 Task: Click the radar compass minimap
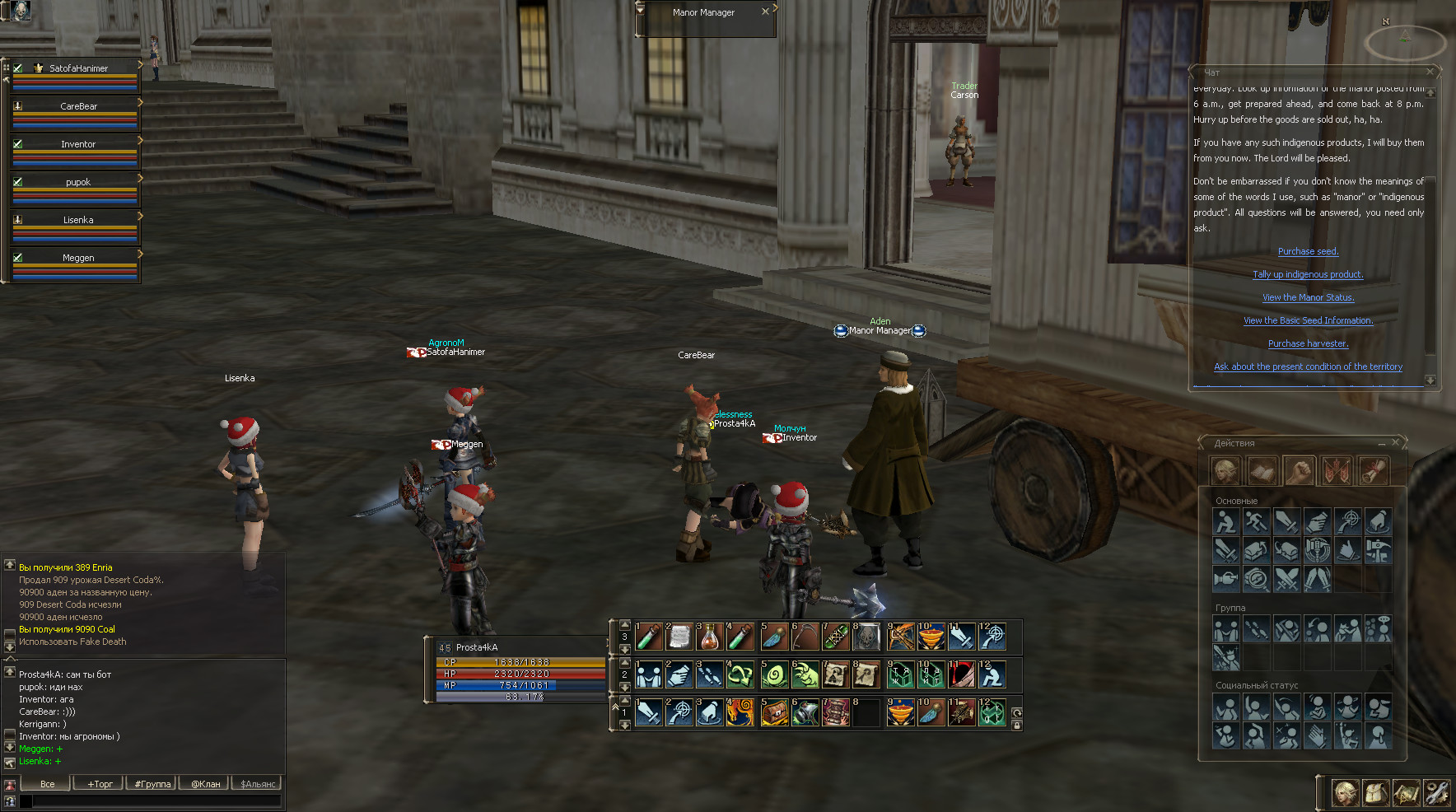pos(1404,41)
